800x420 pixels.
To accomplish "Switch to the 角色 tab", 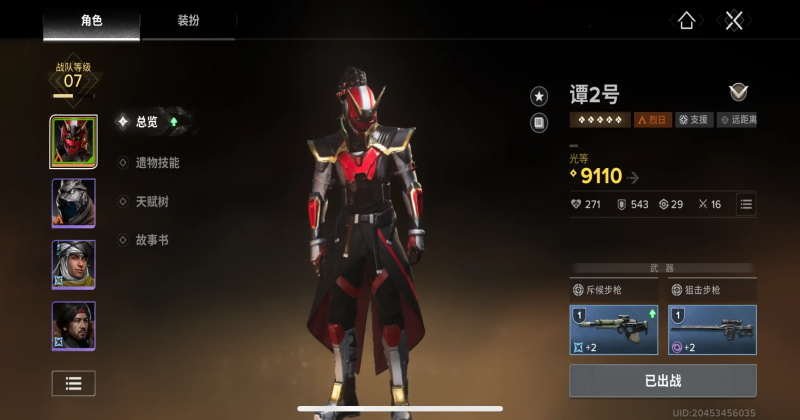I will click(x=90, y=20).
